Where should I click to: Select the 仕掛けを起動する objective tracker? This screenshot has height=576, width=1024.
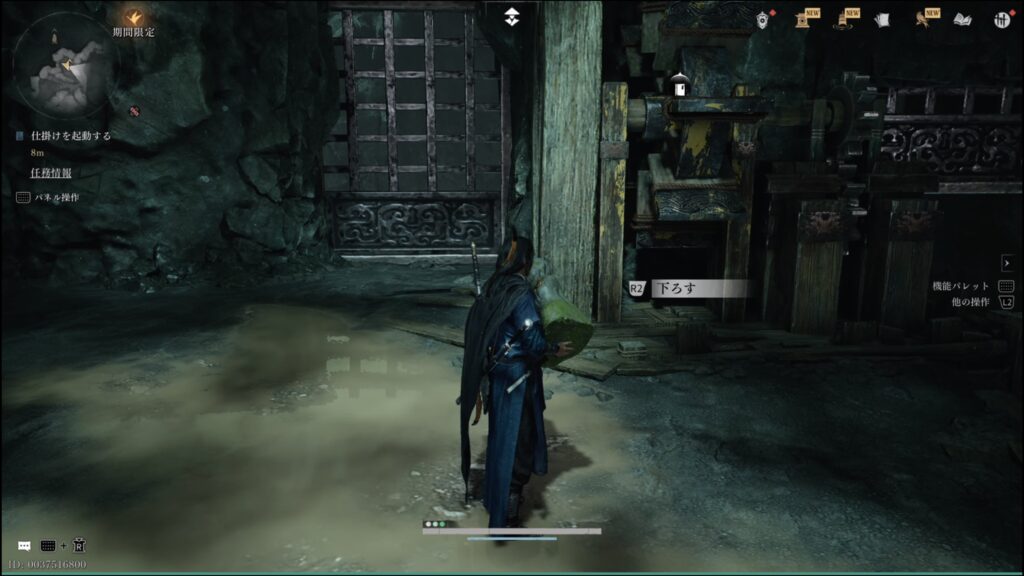click(x=70, y=135)
